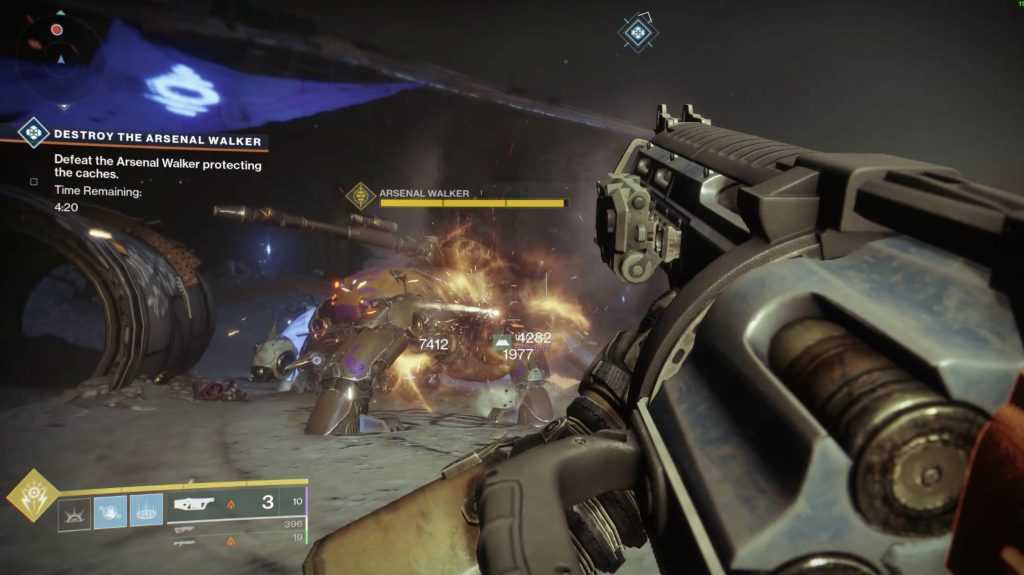Screen dimensions: 1024x575
Task: Activate the golden super ability diamond
Action: [31, 494]
